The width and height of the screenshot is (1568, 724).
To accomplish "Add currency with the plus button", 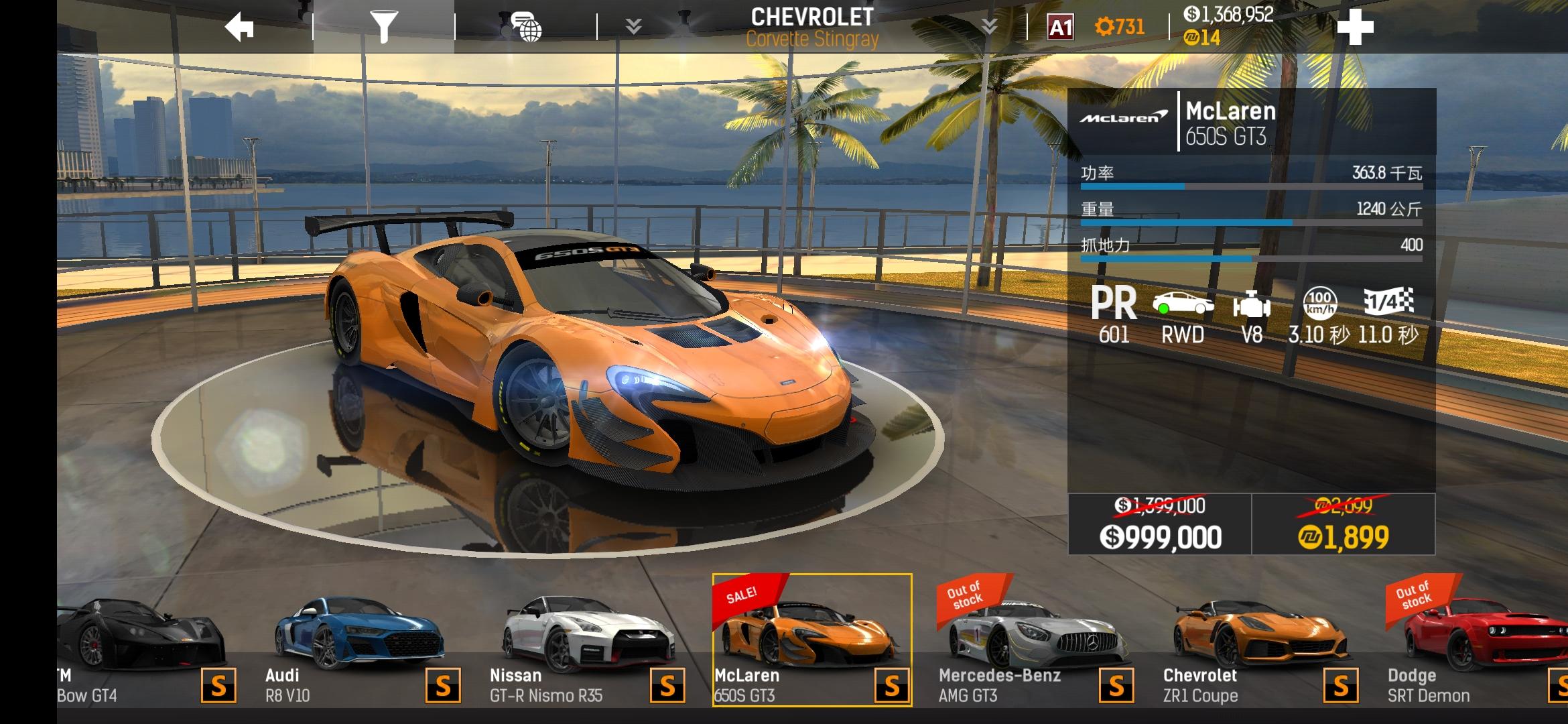I will (x=1355, y=27).
